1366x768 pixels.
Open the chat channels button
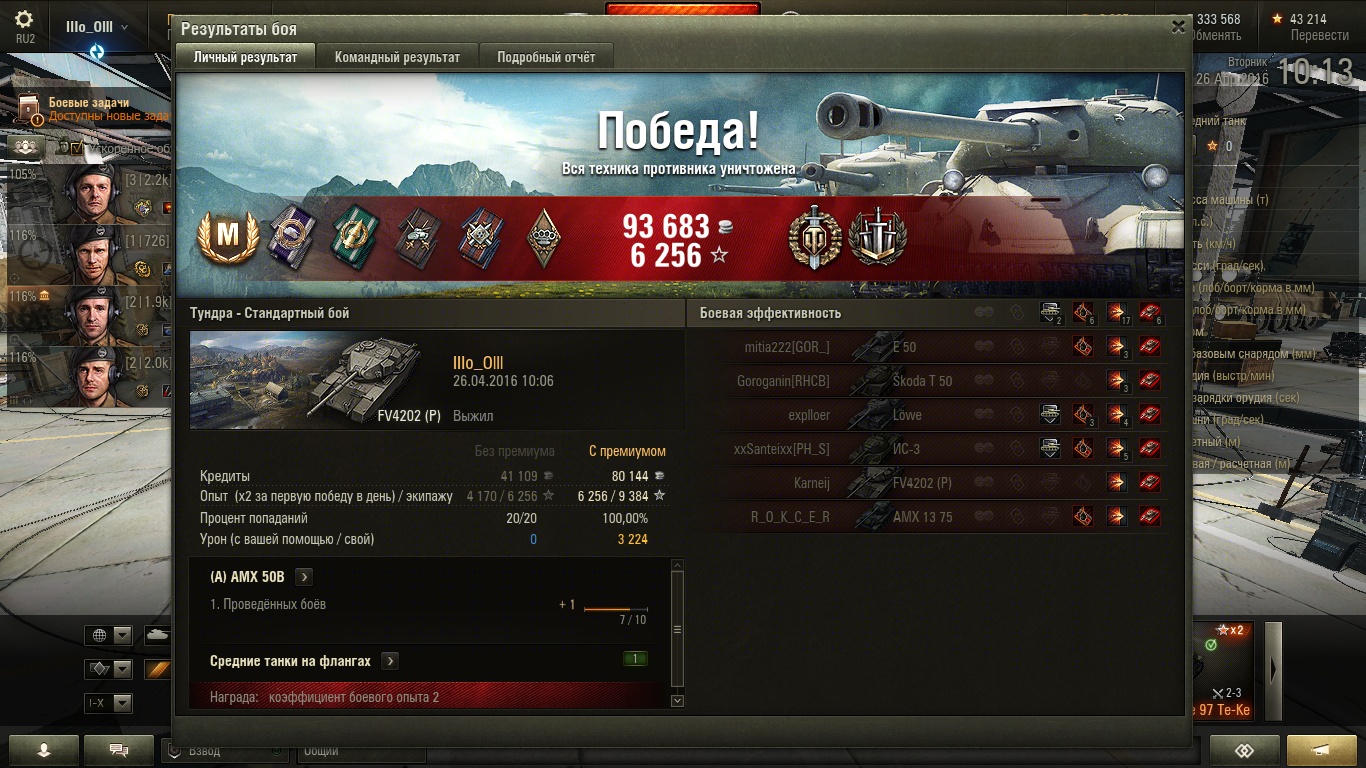[x=120, y=749]
